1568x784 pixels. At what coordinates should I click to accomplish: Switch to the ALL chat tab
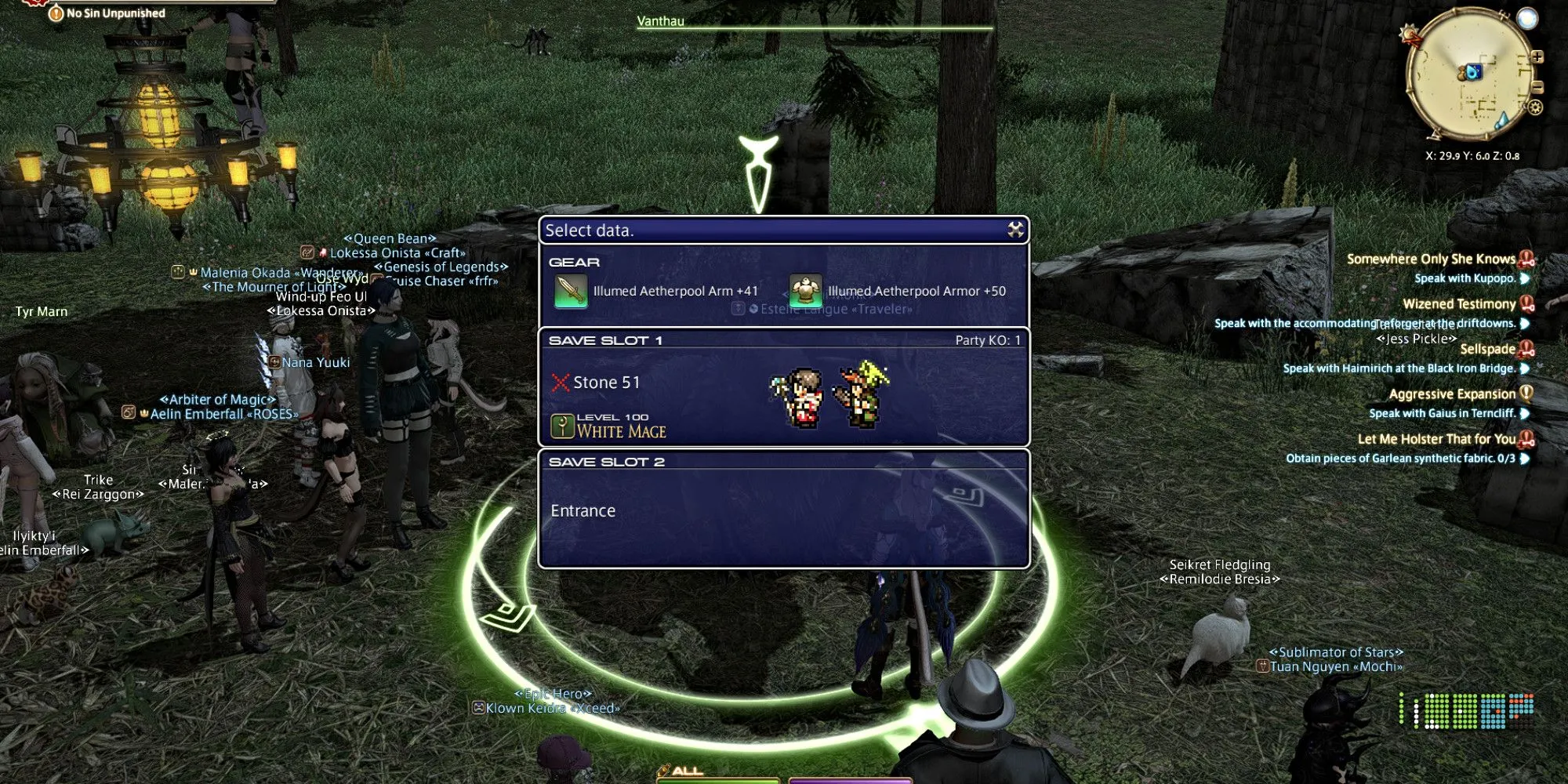click(688, 771)
